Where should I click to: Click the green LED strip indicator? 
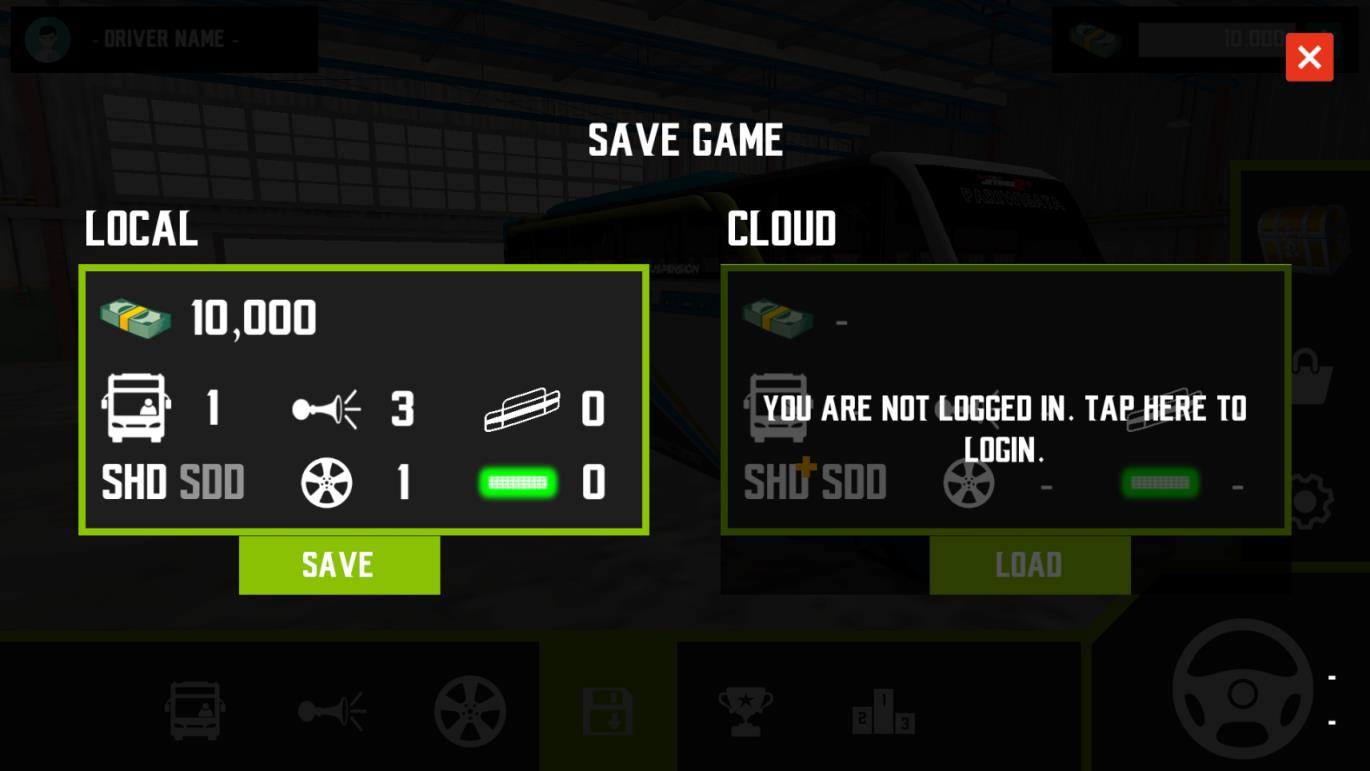coord(518,483)
